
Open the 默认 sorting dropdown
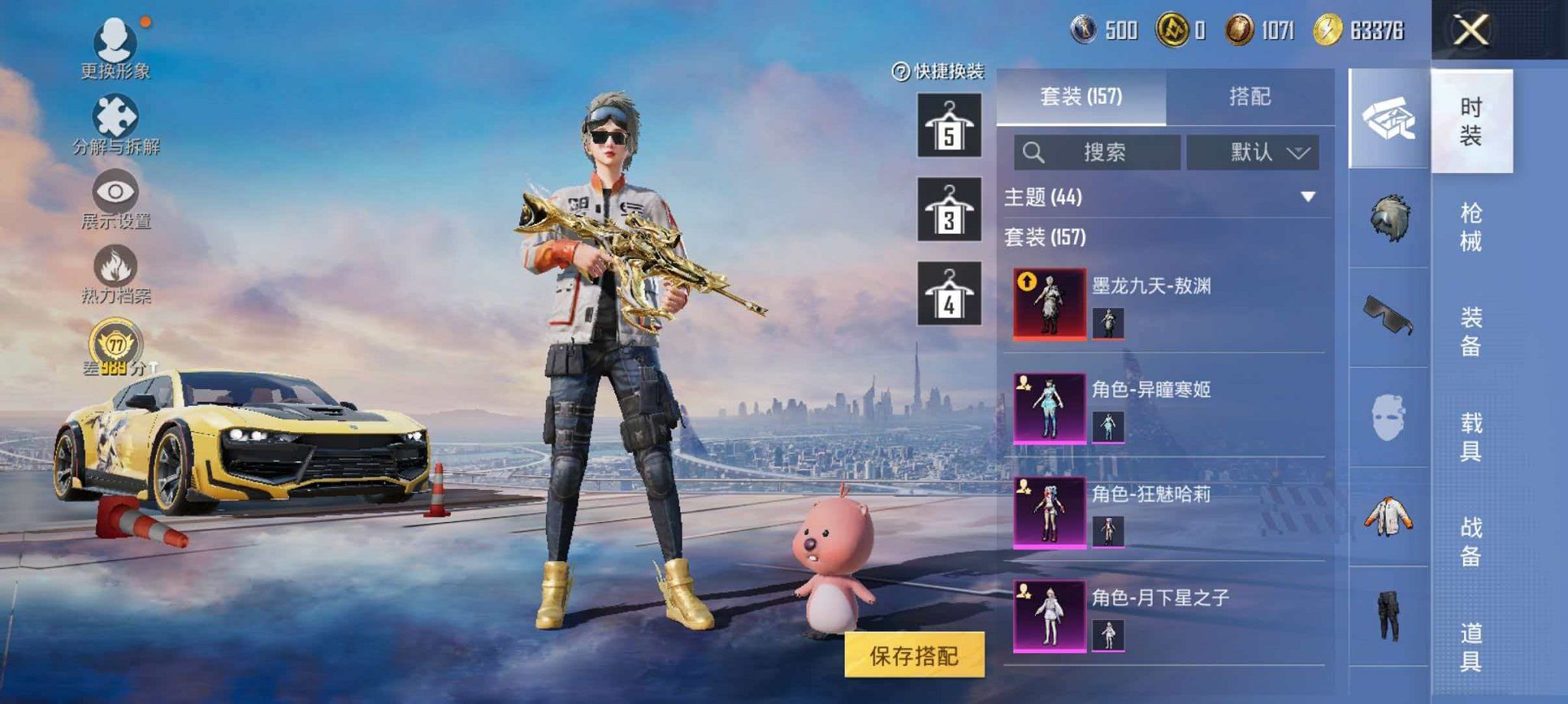(x=1252, y=151)
